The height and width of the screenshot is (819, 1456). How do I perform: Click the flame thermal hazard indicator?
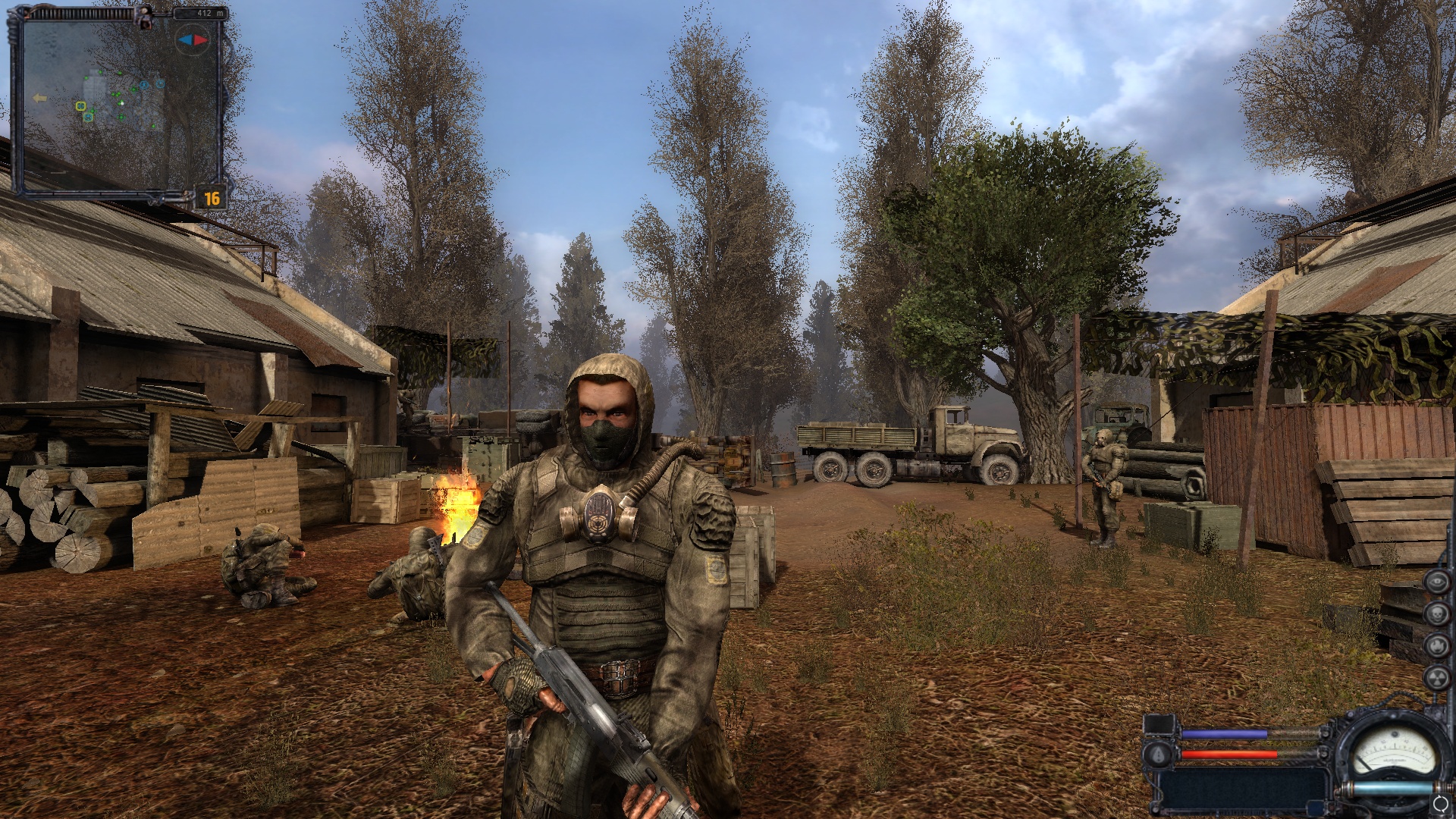(1436, 645)
